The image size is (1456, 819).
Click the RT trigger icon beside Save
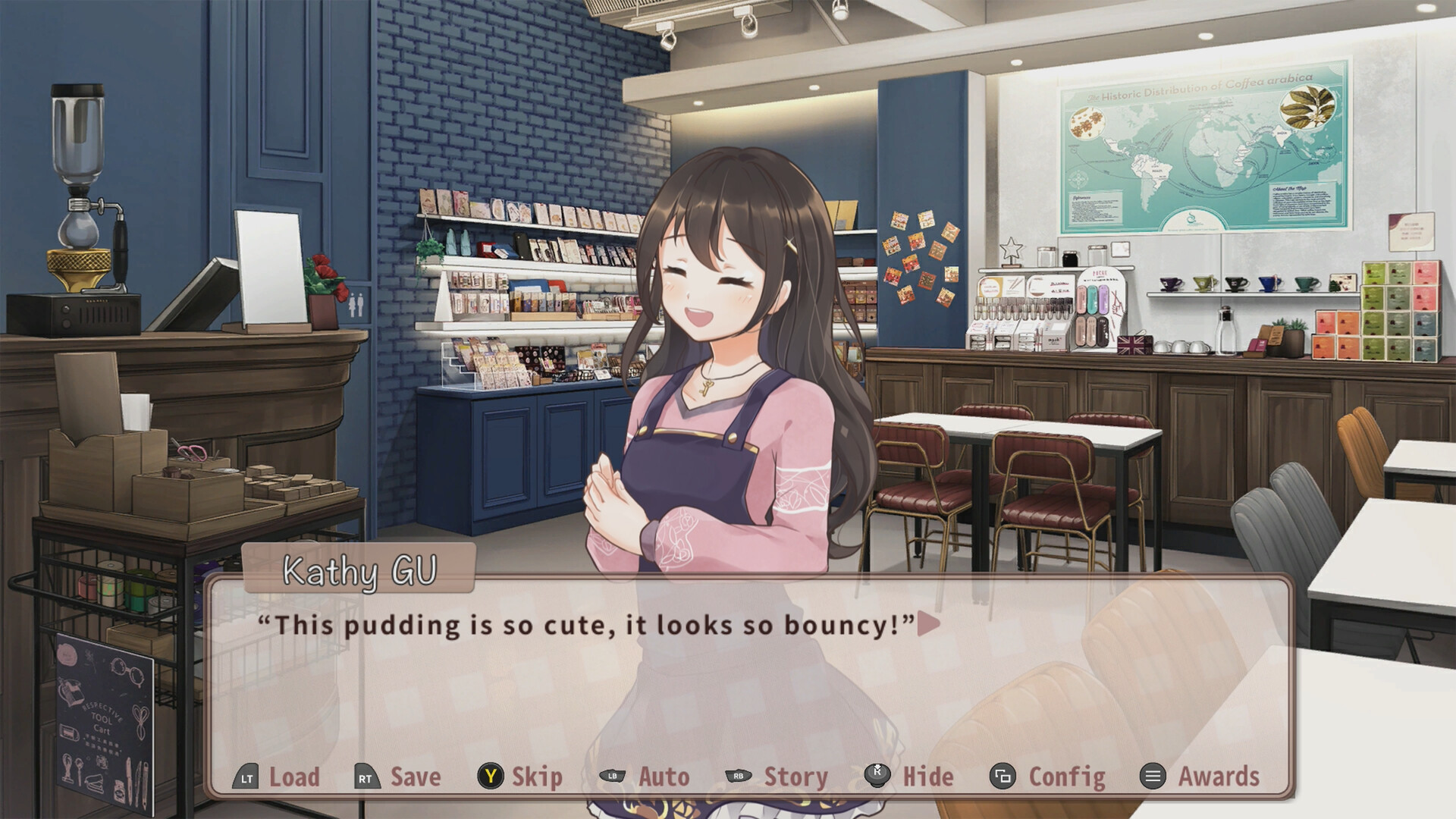pos(366,777)
